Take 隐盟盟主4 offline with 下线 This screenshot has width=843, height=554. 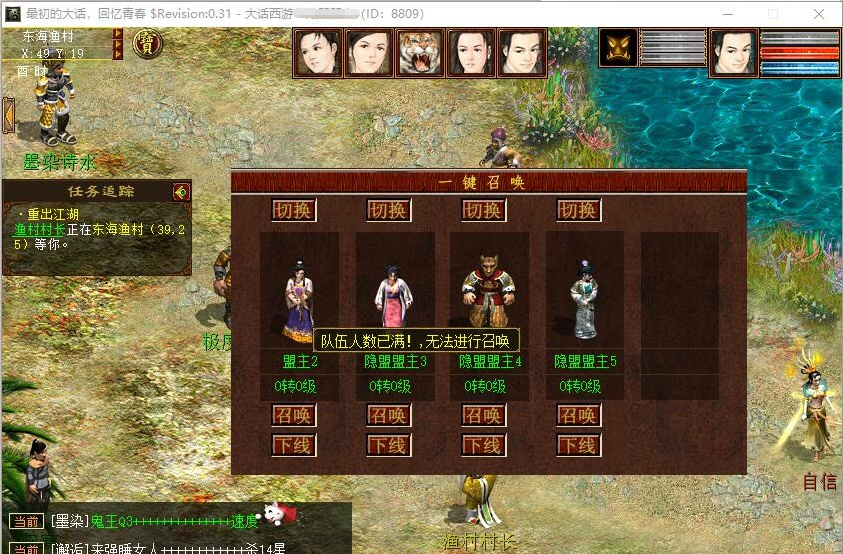[x=483, y=444]
